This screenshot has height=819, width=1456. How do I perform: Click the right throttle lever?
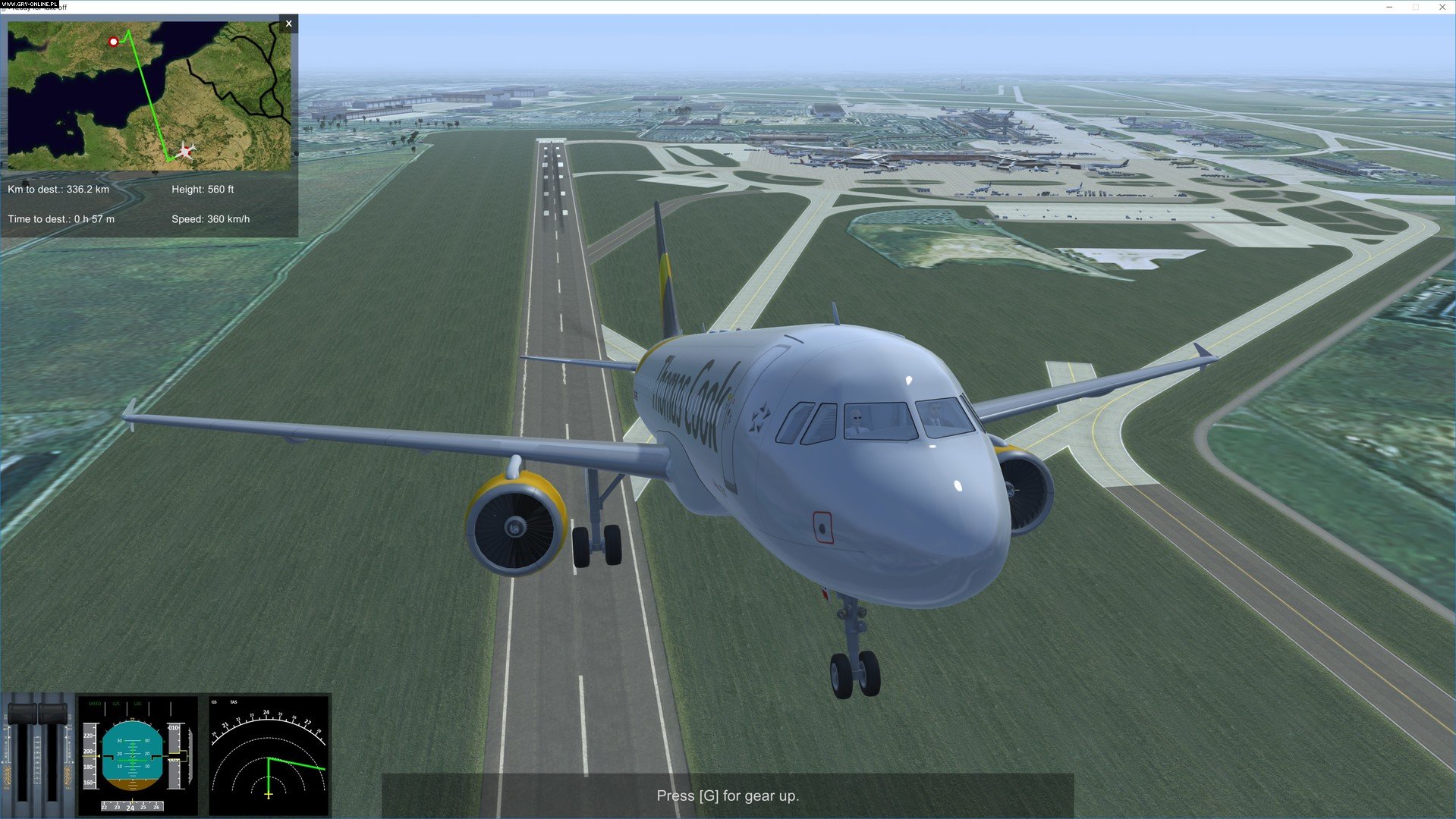click(52, 714)
